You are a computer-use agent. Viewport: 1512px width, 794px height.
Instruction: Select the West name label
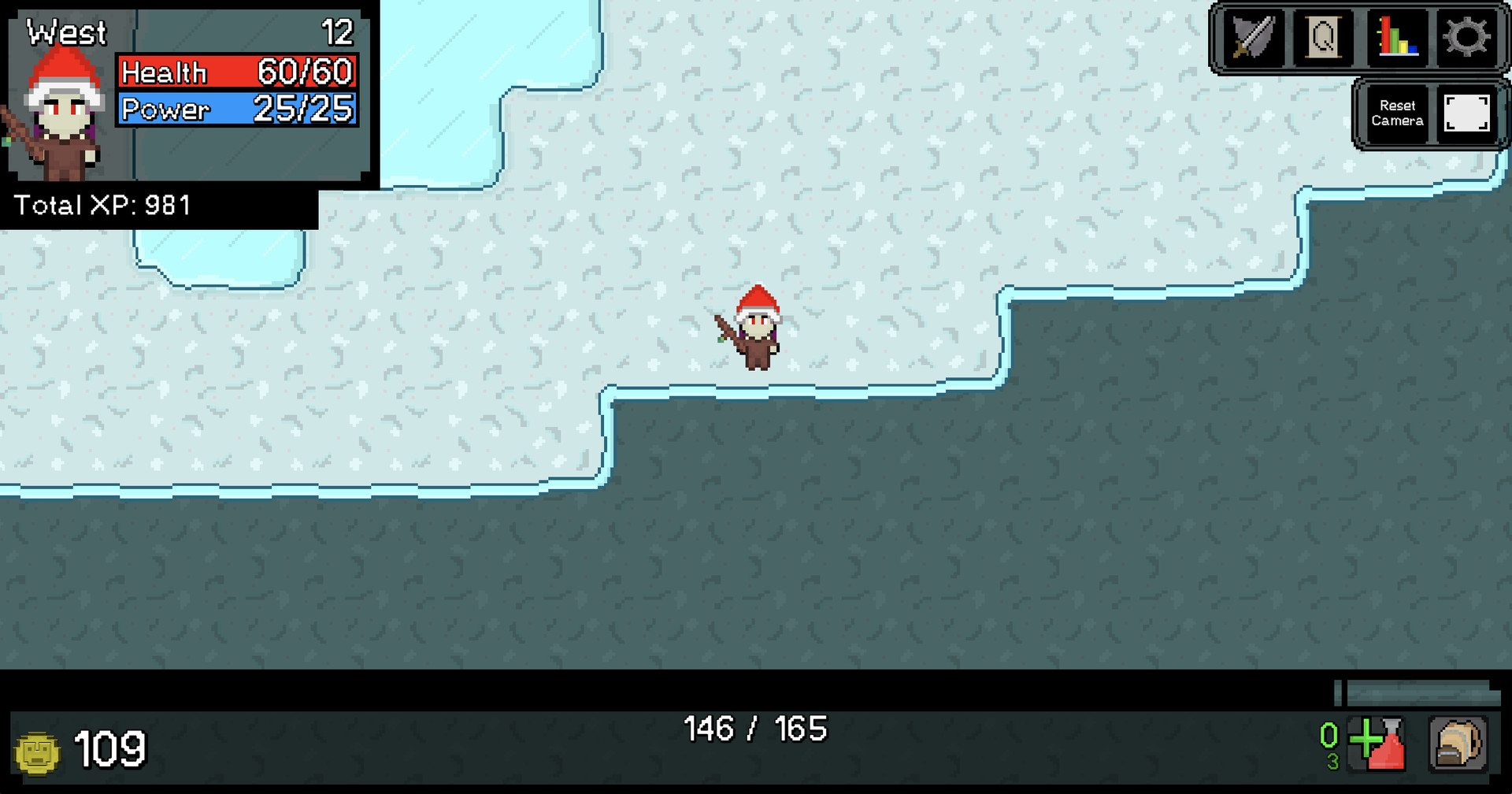(66, 32)
